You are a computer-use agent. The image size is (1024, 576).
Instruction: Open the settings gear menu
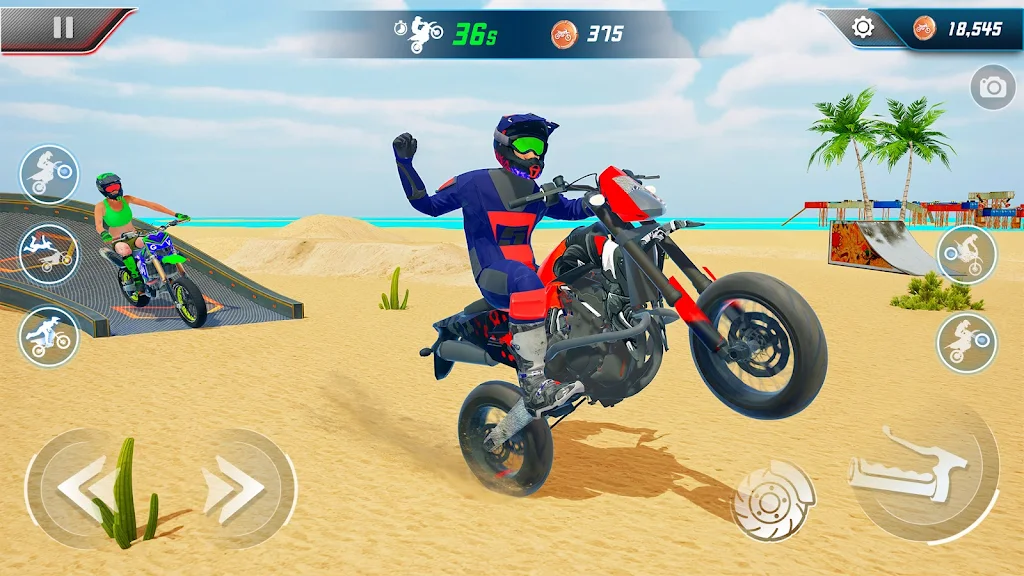point(862,28)
